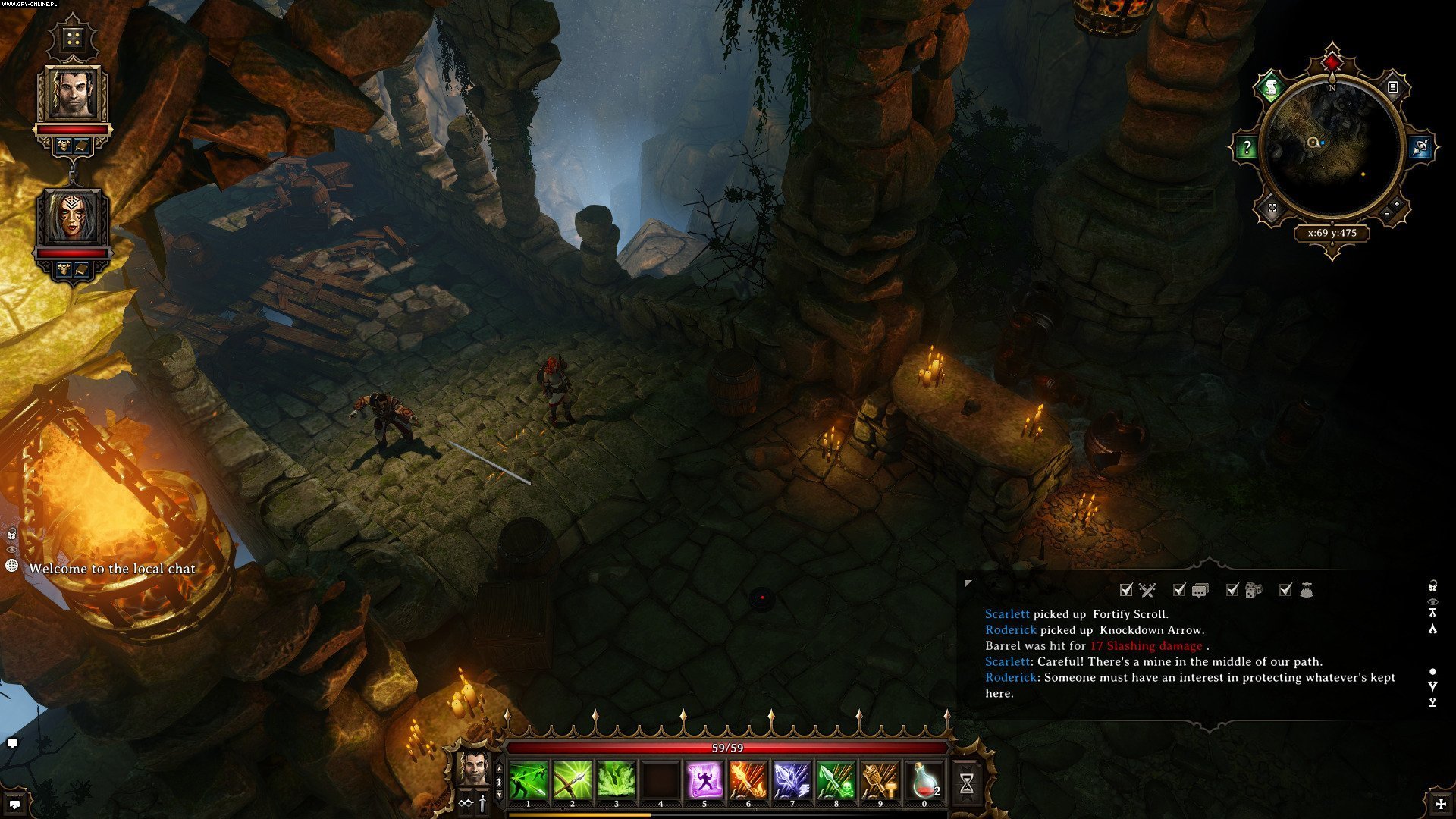Toggle the blue eye button beside the minimap
Image resolution: width=1456 pixels, height=819 pixels.
[1420, 147]
